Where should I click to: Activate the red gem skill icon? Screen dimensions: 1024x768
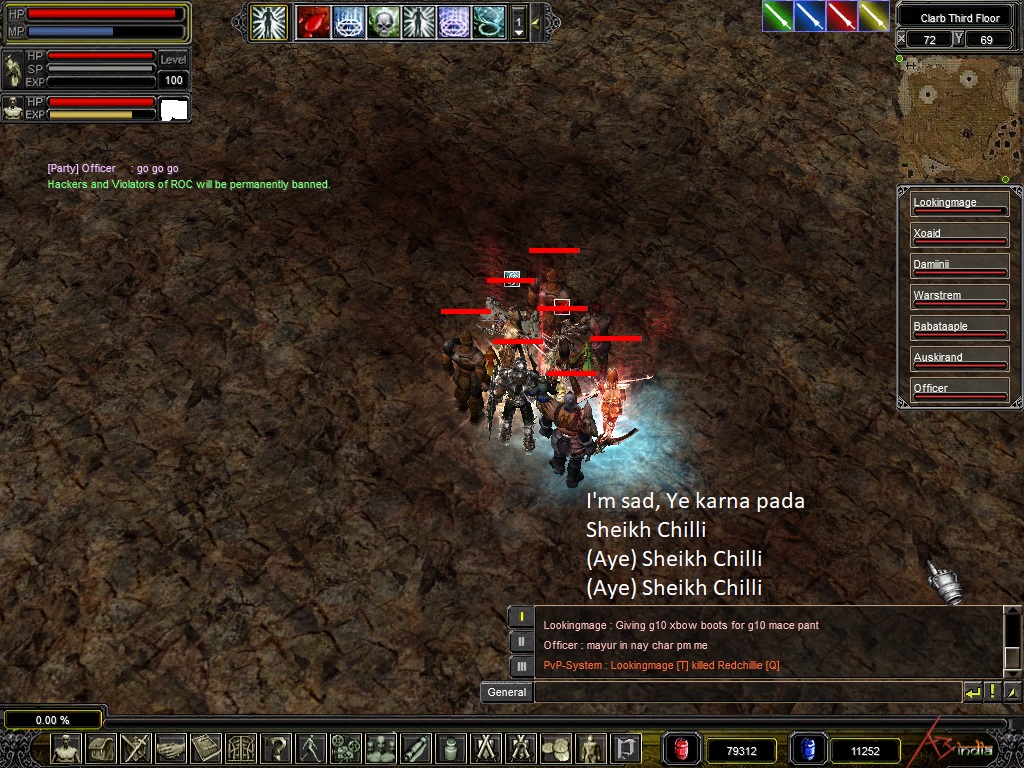click(312, 21)
